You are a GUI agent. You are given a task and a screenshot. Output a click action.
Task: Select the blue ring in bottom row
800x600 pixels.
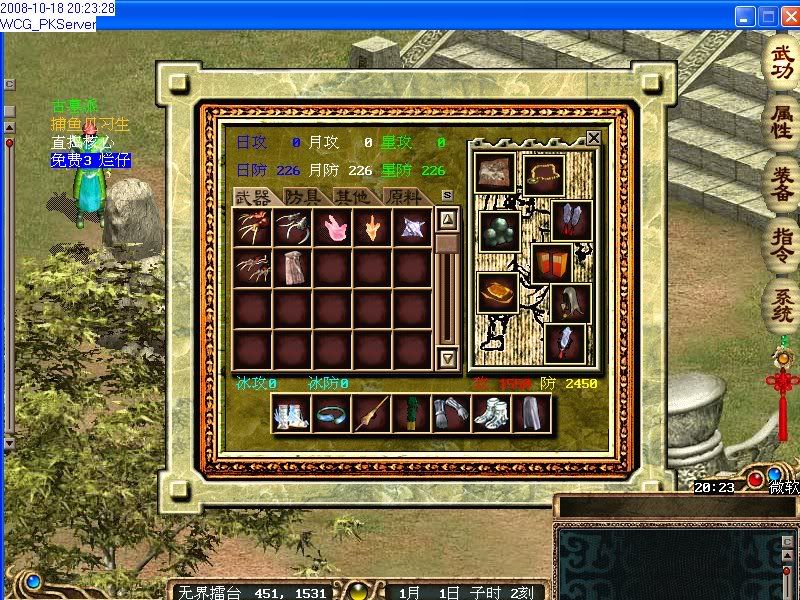coord(331,413)
